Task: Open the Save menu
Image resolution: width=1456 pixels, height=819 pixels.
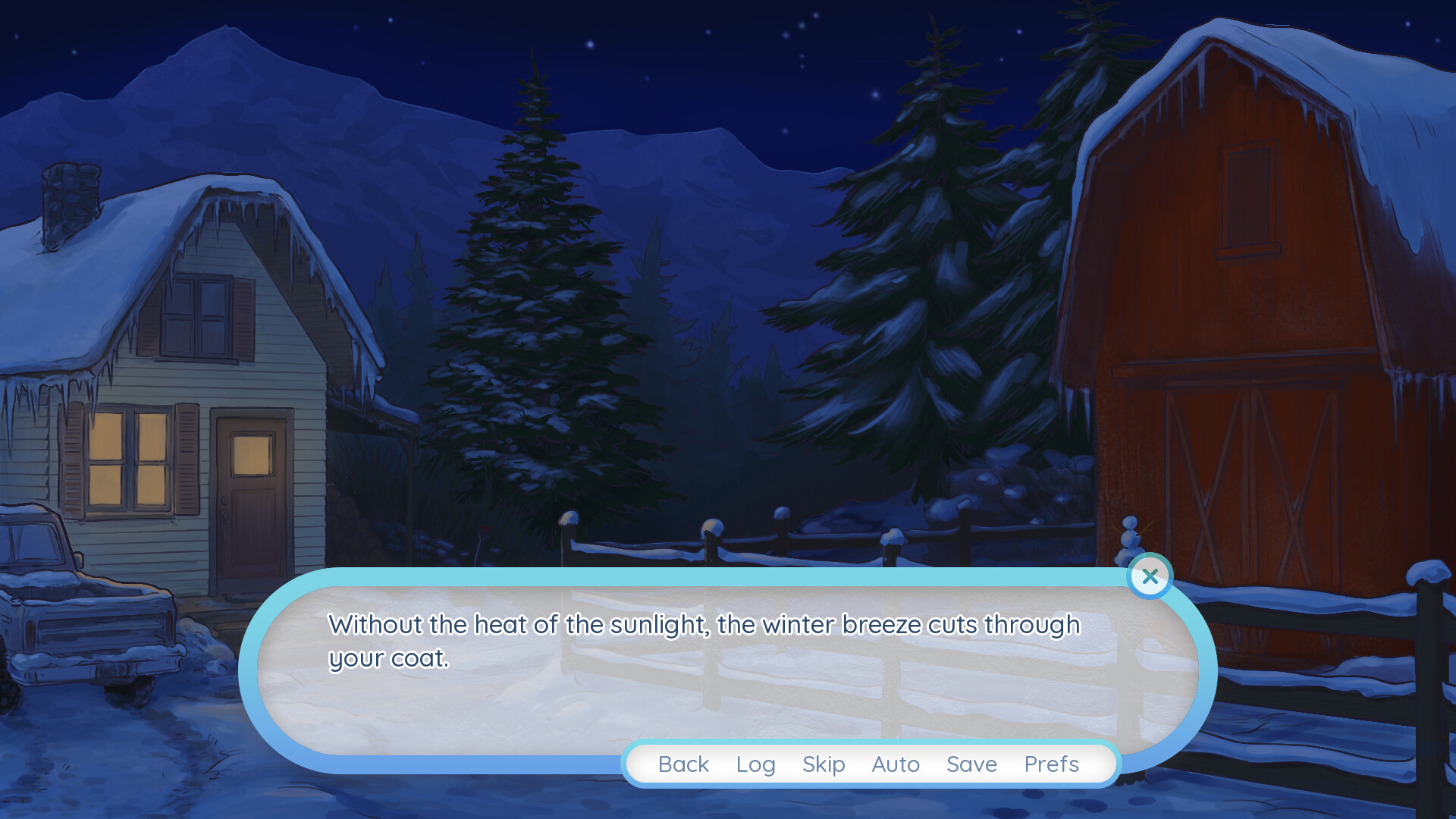Action: (x=971, y=764)
